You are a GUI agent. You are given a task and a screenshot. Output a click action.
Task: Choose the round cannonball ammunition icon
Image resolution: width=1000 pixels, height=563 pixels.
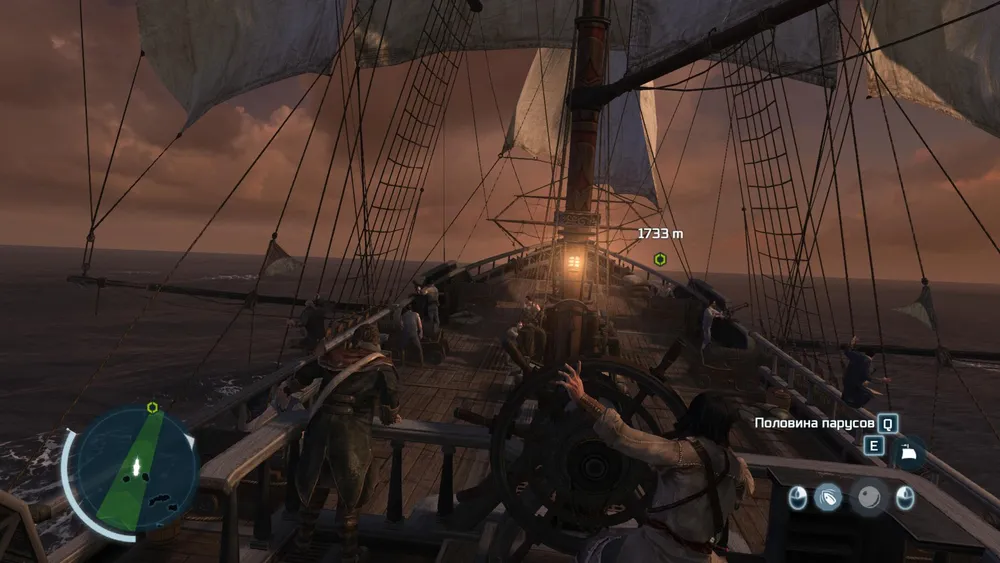click(x=868, y=497)
